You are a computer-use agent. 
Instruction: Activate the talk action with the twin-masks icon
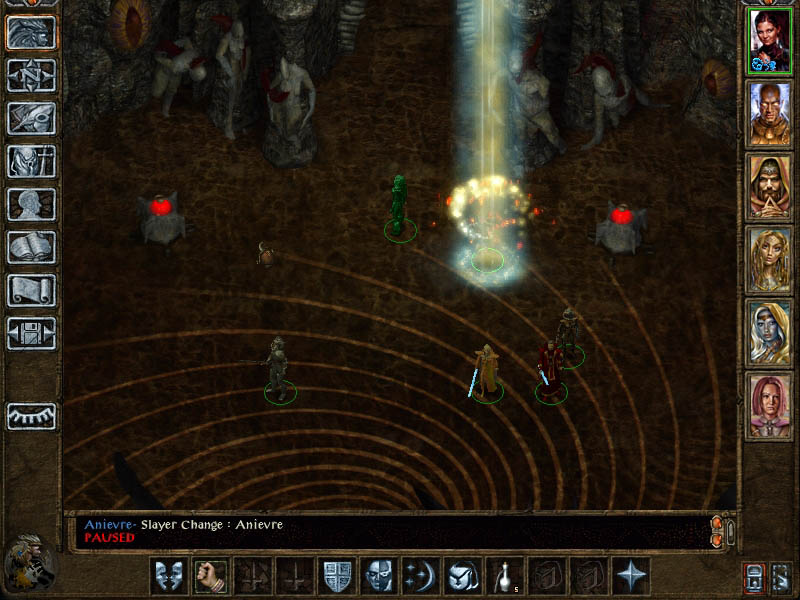(x=168, y=576)
